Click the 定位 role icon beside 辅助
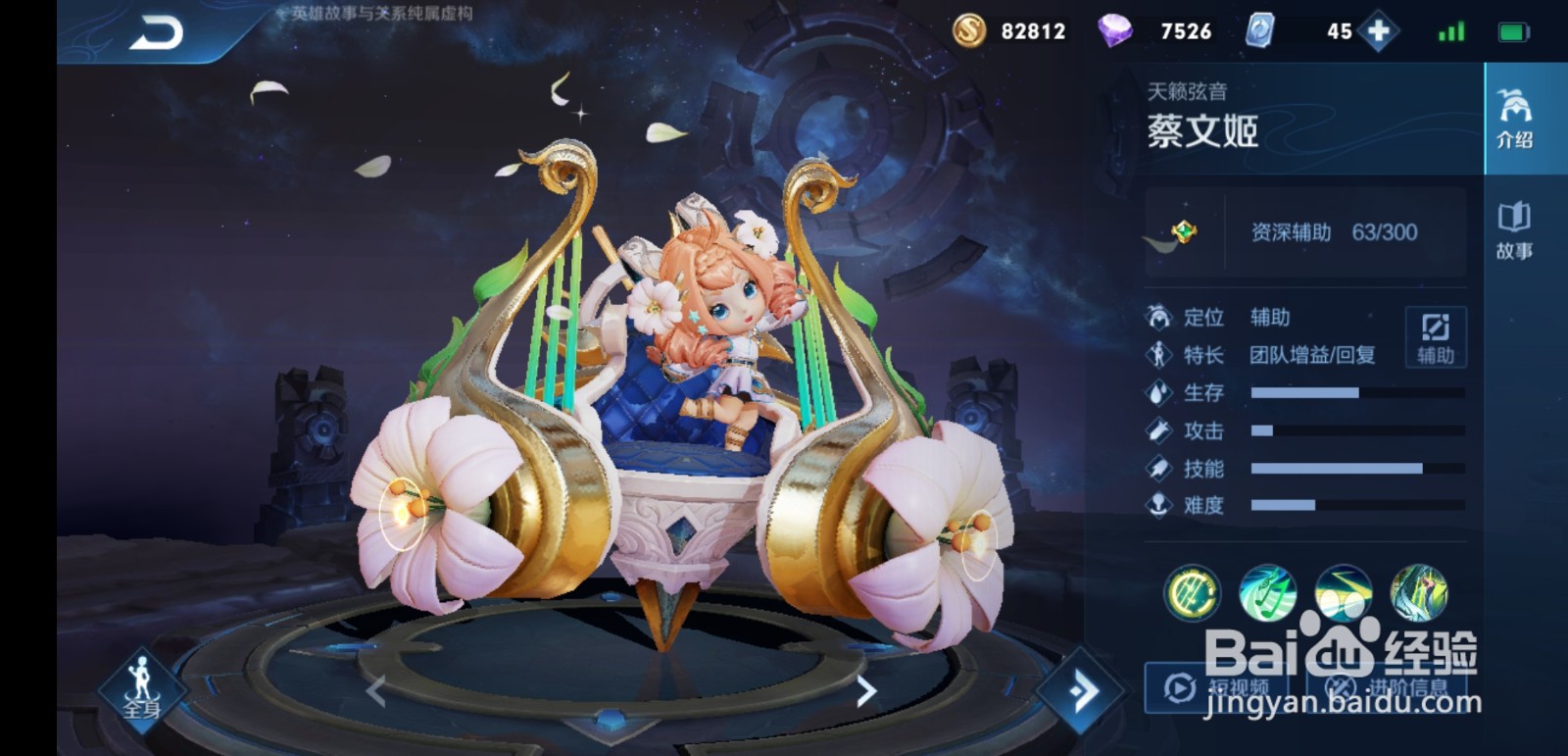Screen dimensions: 1568x756 click(1159, 316)
